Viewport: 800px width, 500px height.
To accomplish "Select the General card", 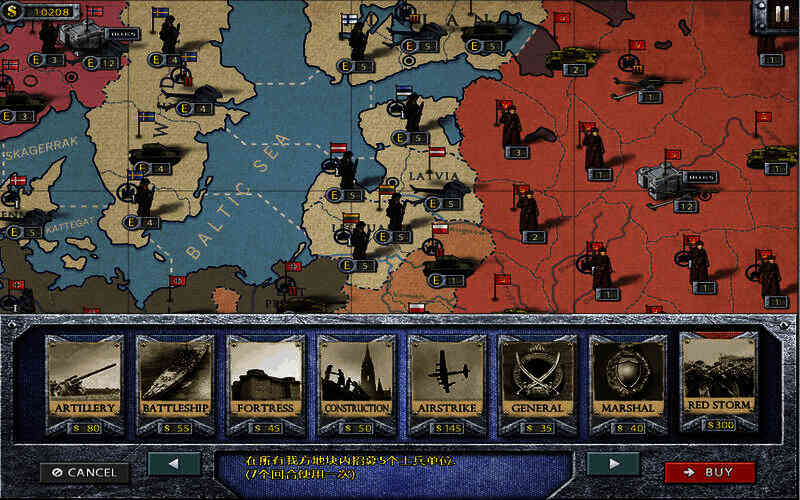I will tap(537, 381).
